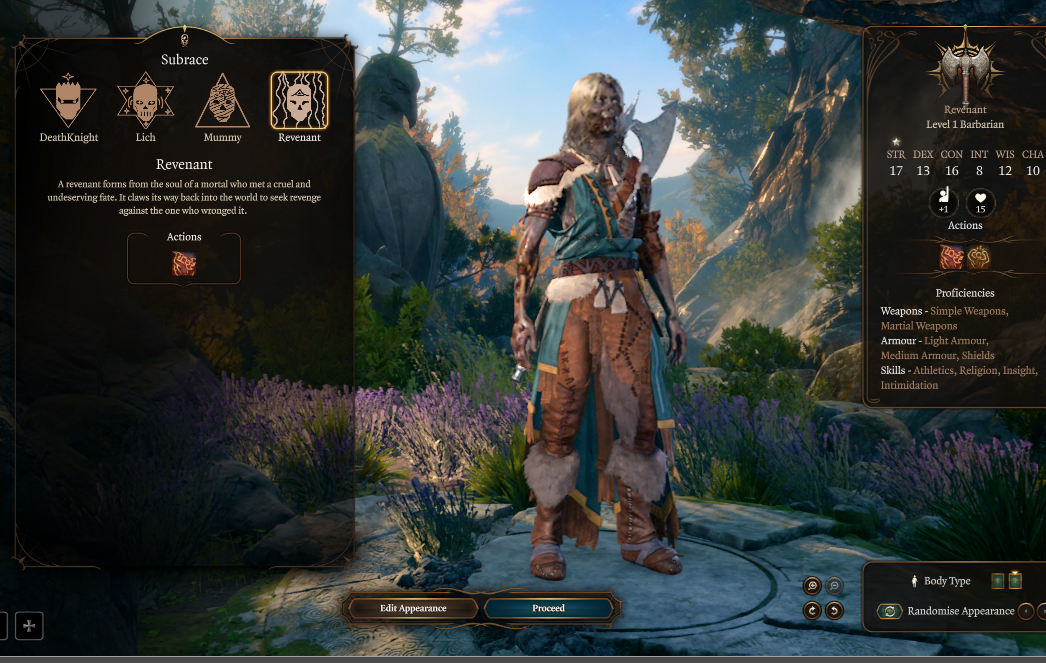1046x663 pixels.
Task: Inspect the right action icon in summary panel
Action: point(978,257)
